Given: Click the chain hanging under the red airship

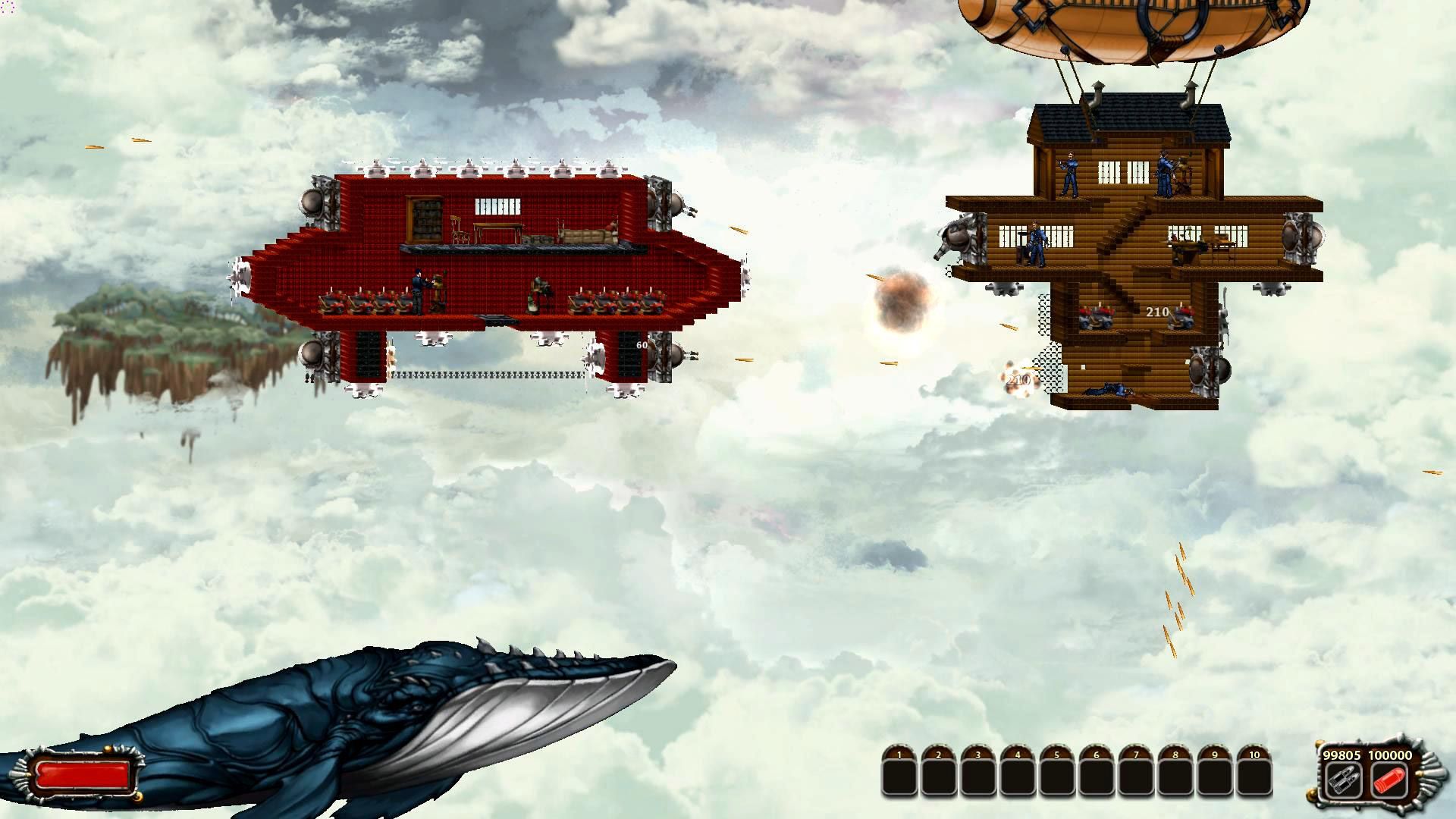Looking at the screenshot, I should click(x=493, y=375).
